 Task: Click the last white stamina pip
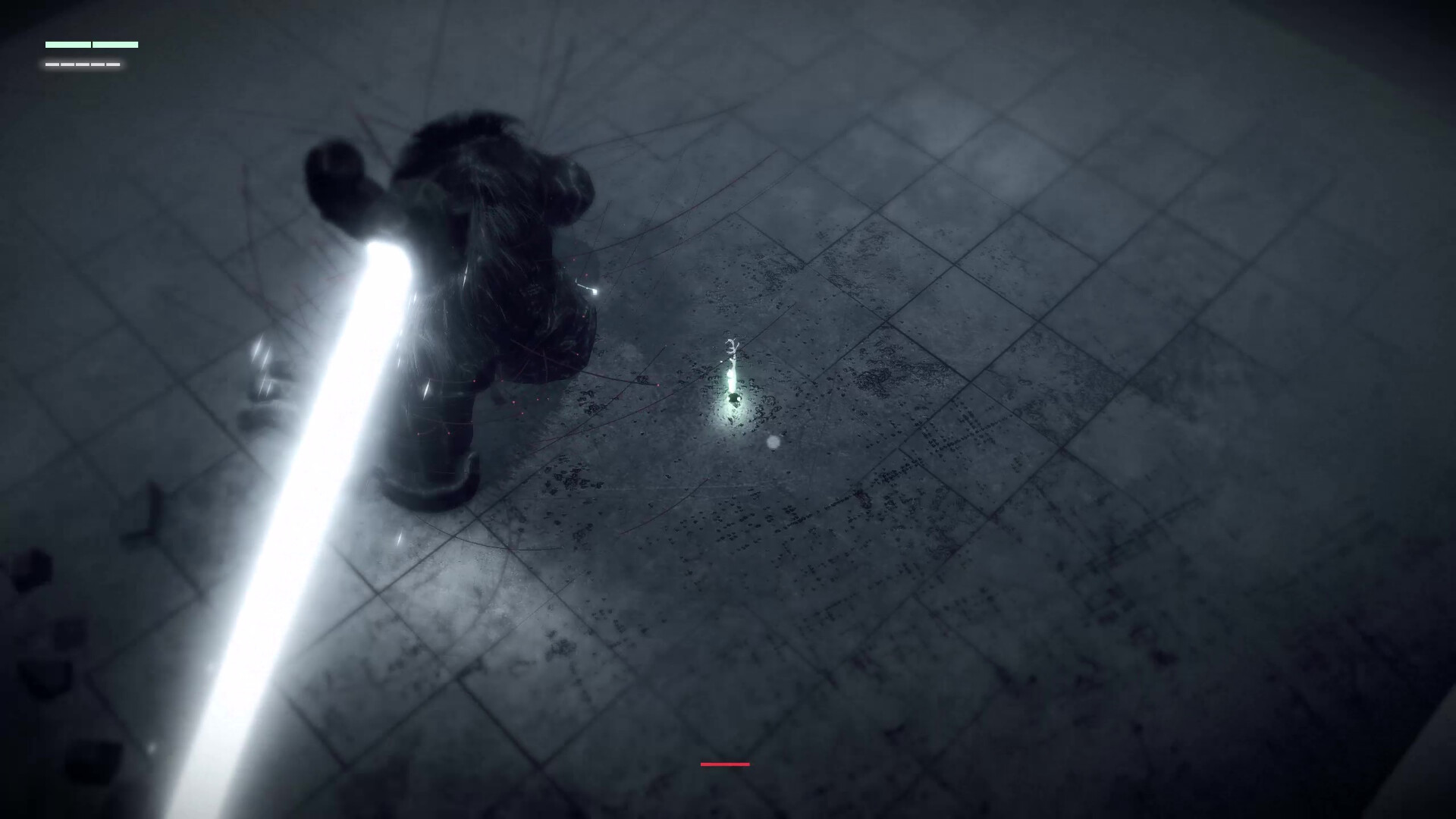113,66
